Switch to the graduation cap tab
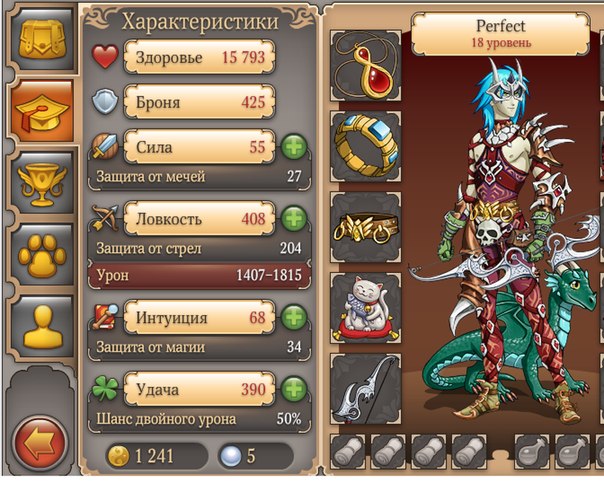Screen dimensions: 604x483 pos(41,109)
